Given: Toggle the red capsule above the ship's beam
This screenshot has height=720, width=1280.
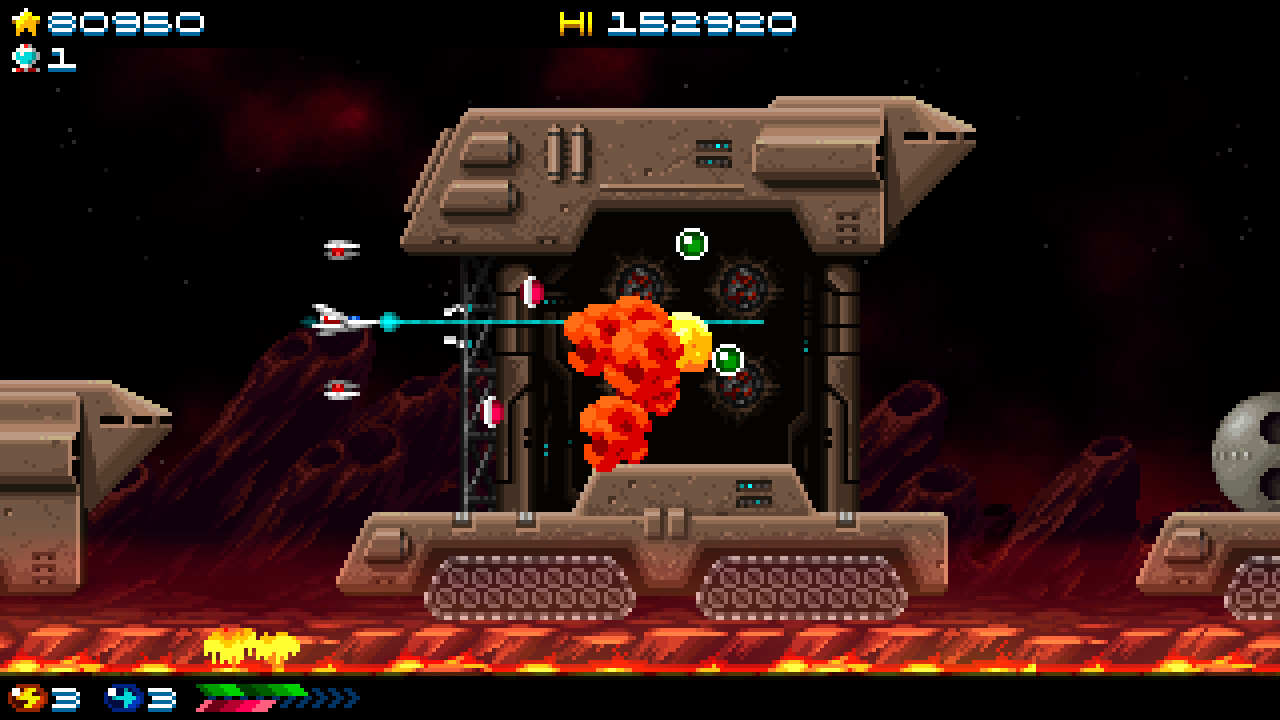Looking at the screenshot, I should [x=530, y=292].
